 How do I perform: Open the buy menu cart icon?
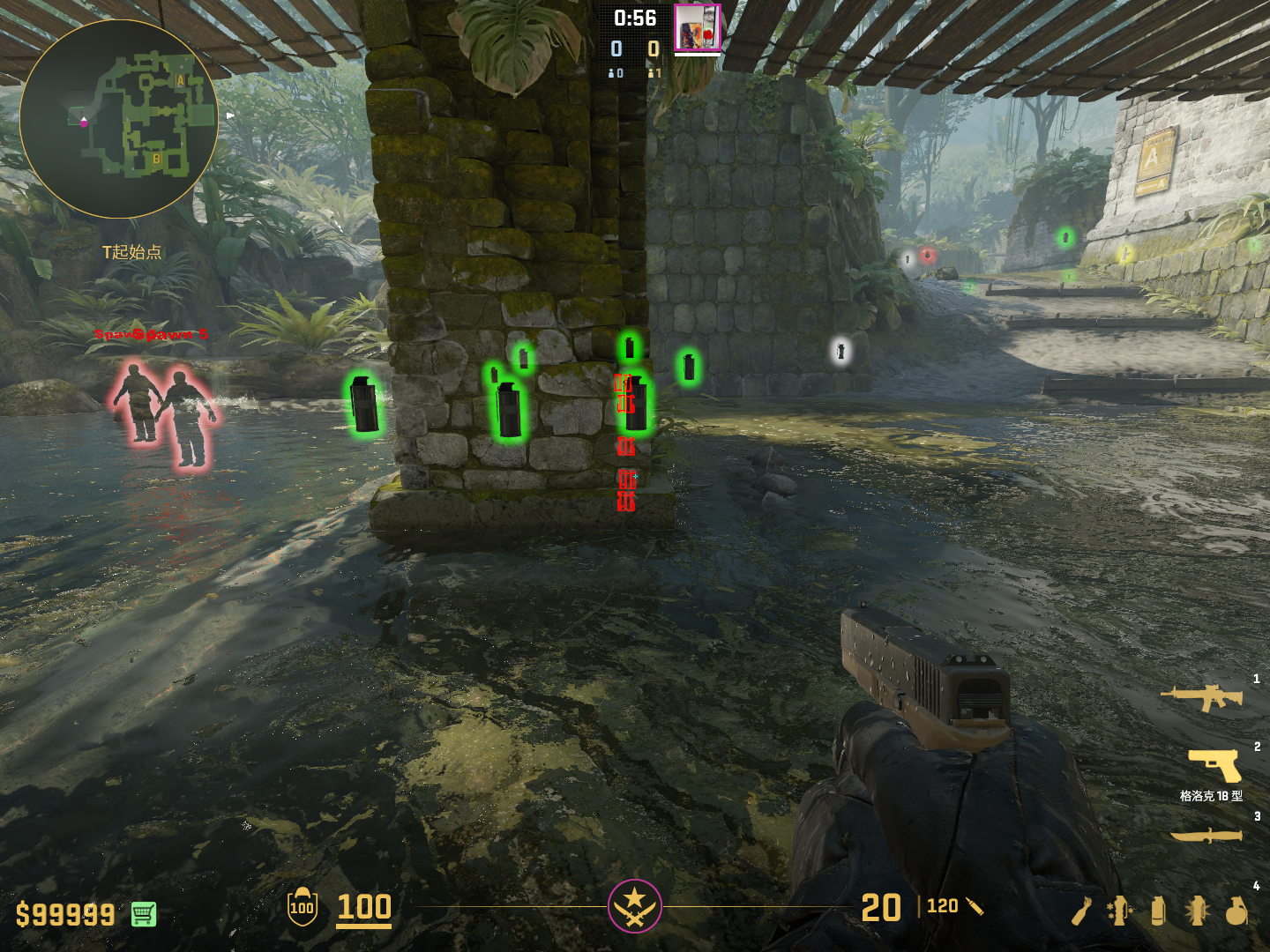pos(144,914)
